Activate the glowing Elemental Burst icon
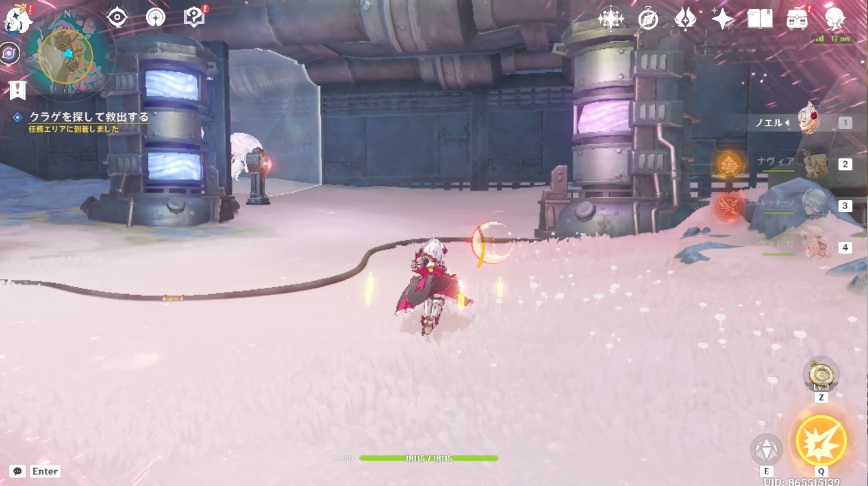 [x=820, y=440]
